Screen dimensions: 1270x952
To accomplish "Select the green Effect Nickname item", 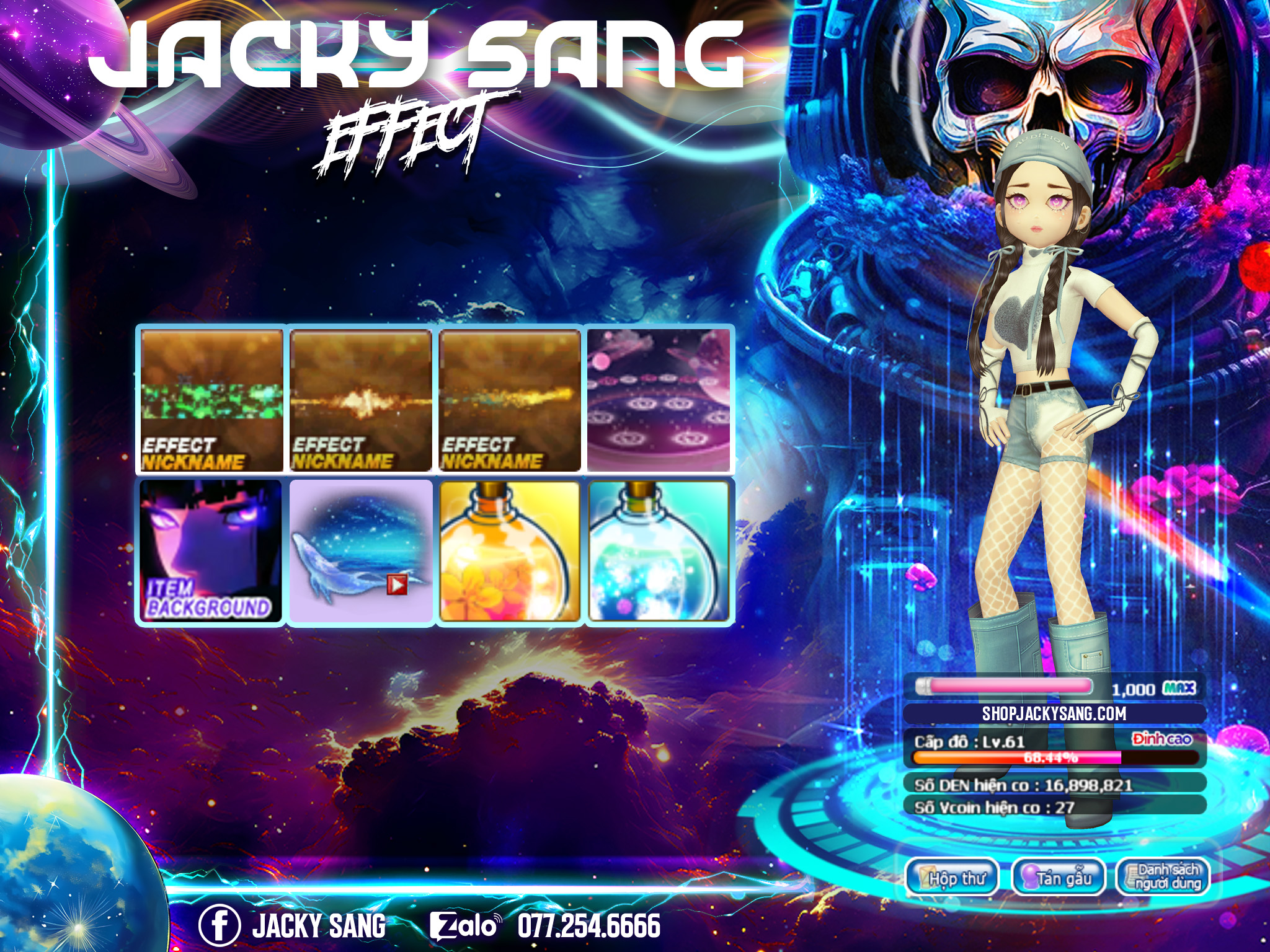I will tap(211, 400).
